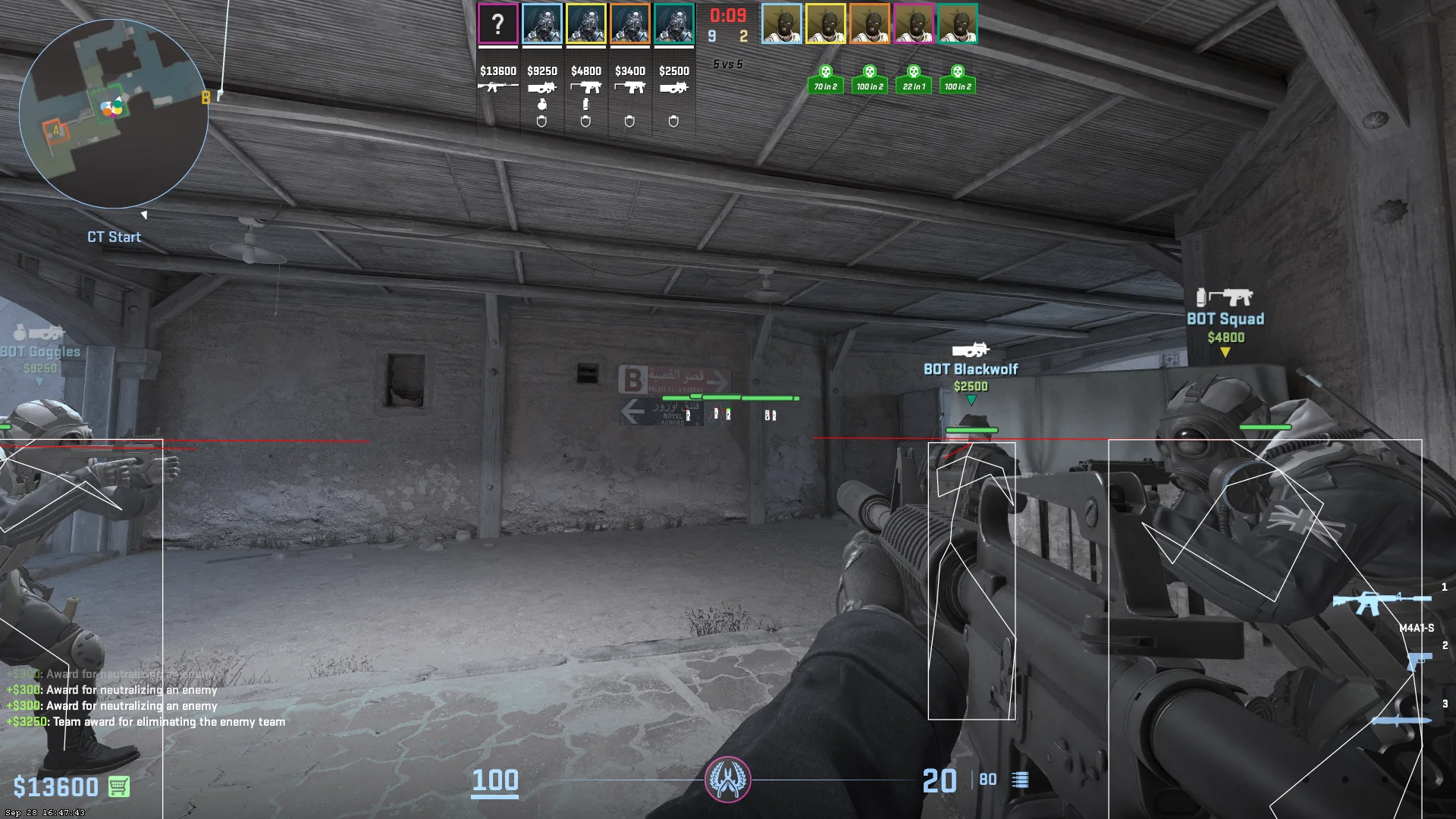Pick the orange-bordered CT player avatar
The height and width of the screenshot is (819, 1456).
click(629, 24)
